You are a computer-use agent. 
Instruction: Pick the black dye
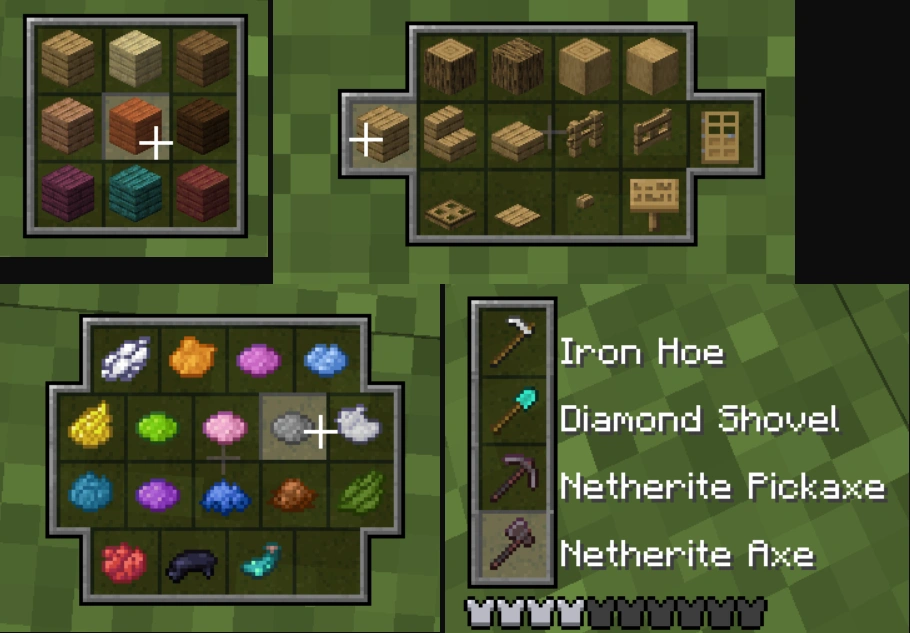(191, 564)
